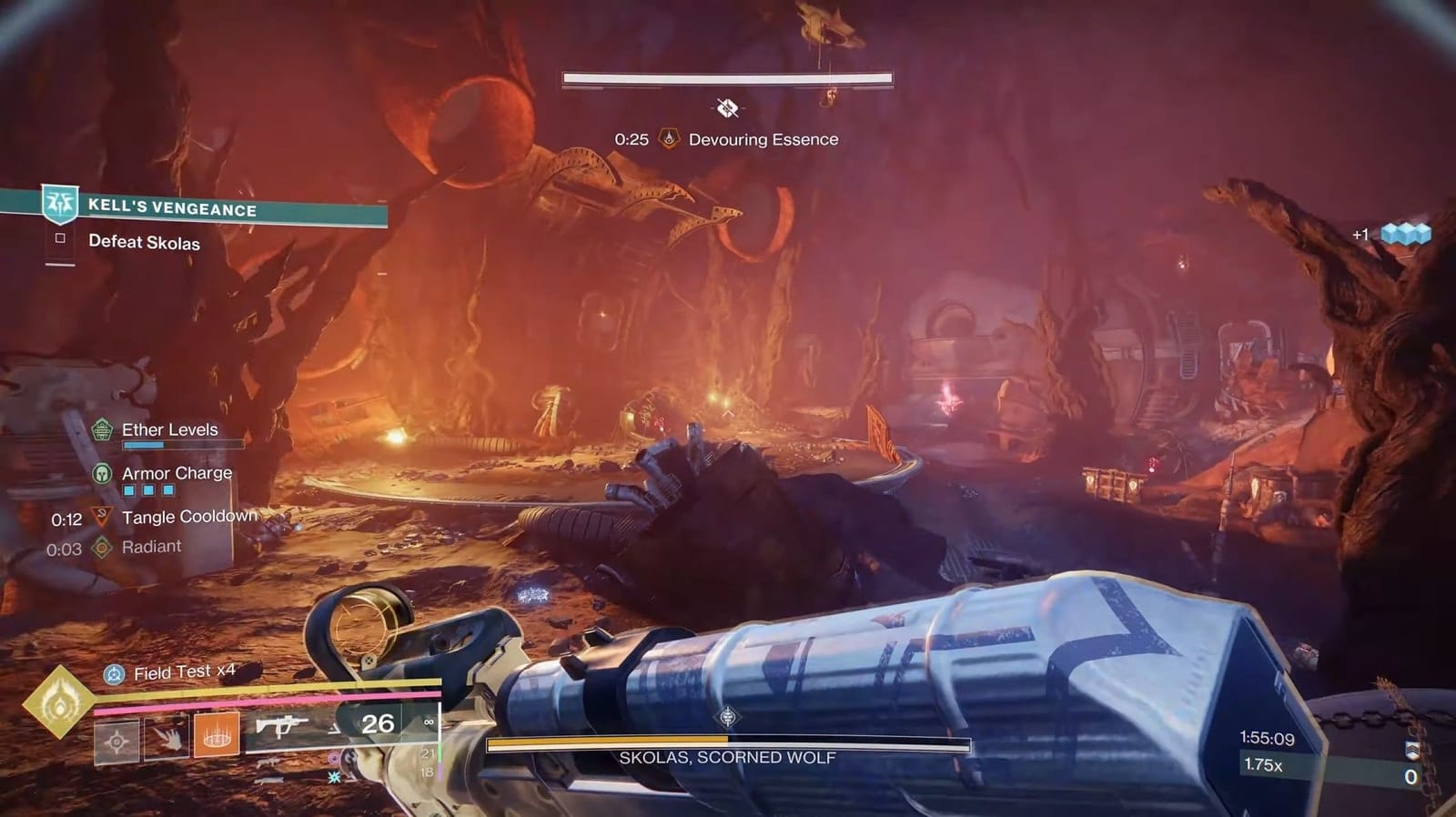This screenshot has height=817, width=1456.
Task: Click the 1.75x multiplier label
Action: [x=1265, y=764]
